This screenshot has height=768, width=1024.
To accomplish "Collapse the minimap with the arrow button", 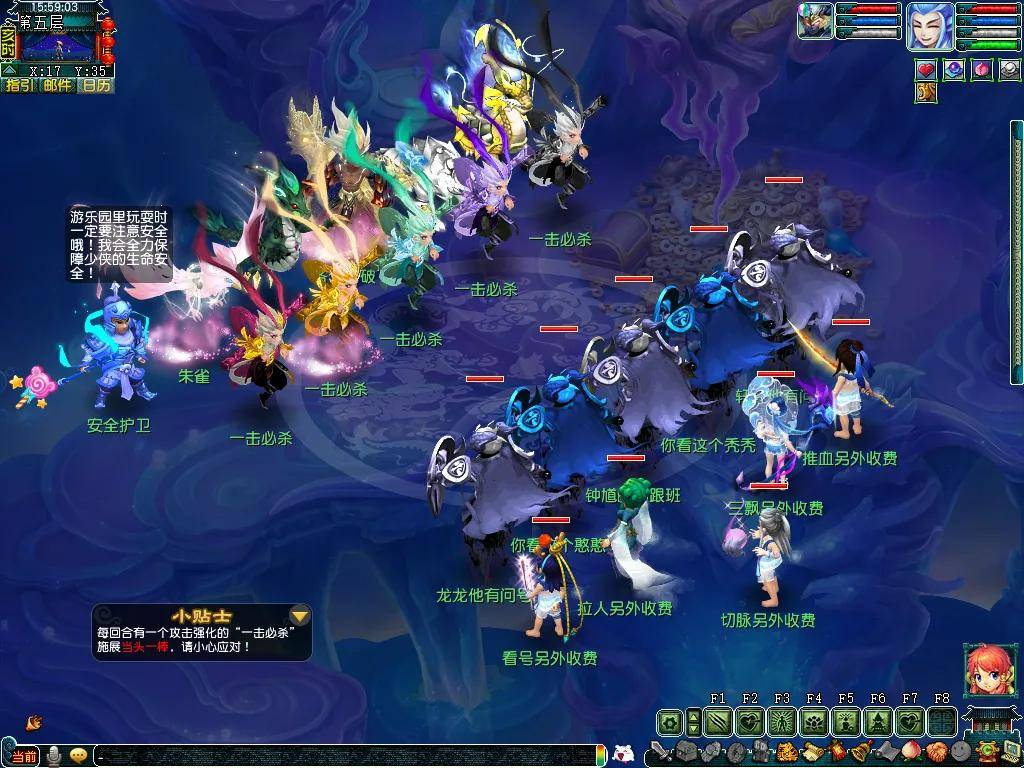I will coord(9,70).
